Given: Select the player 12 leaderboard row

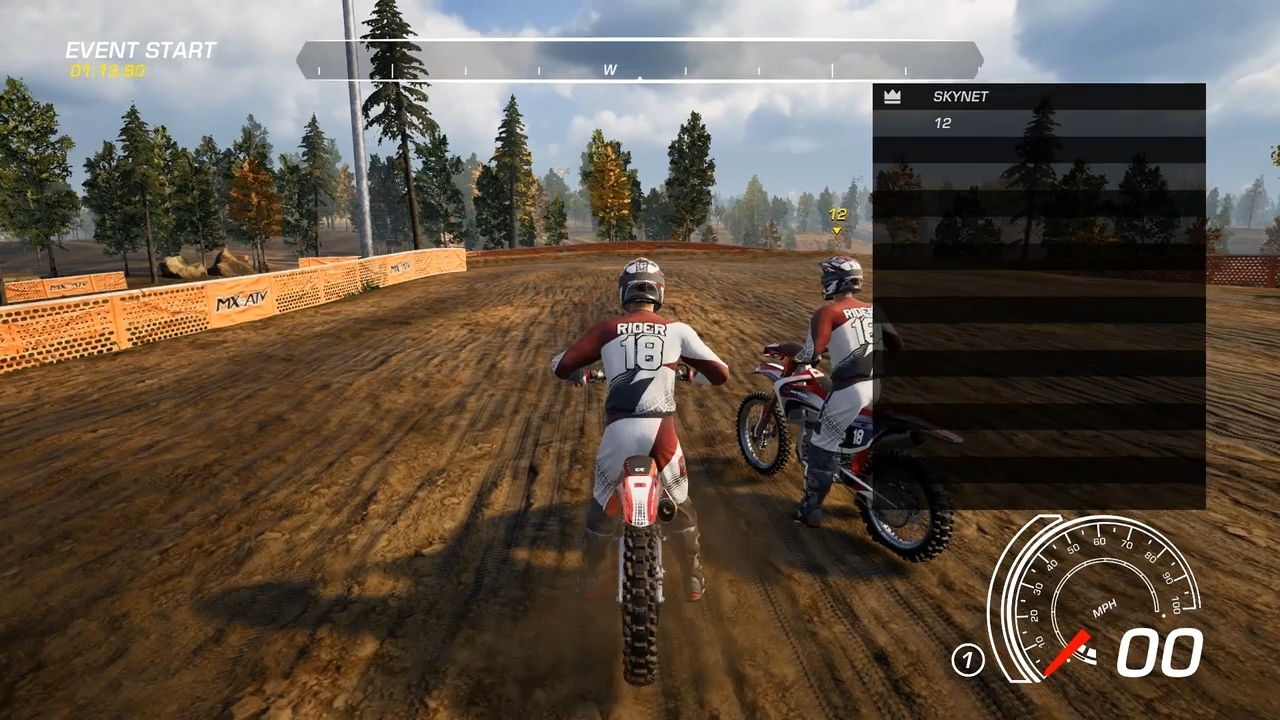Looking at the screenshot, I should coord(1038,123).
